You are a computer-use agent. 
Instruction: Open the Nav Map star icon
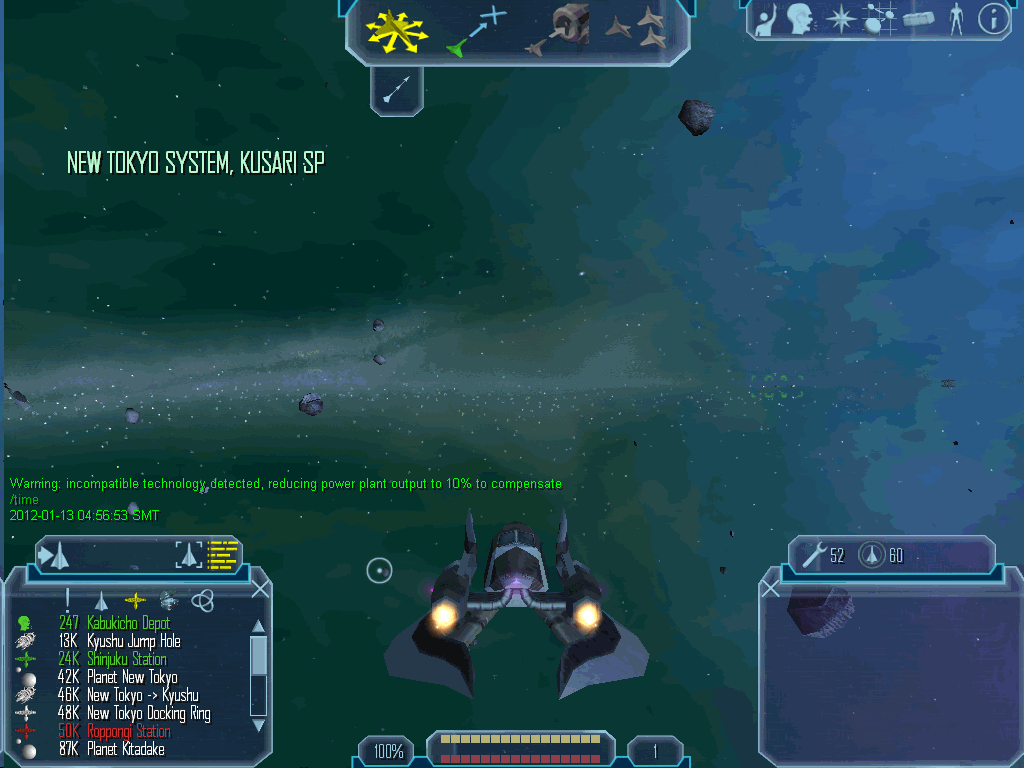(842, 19)
